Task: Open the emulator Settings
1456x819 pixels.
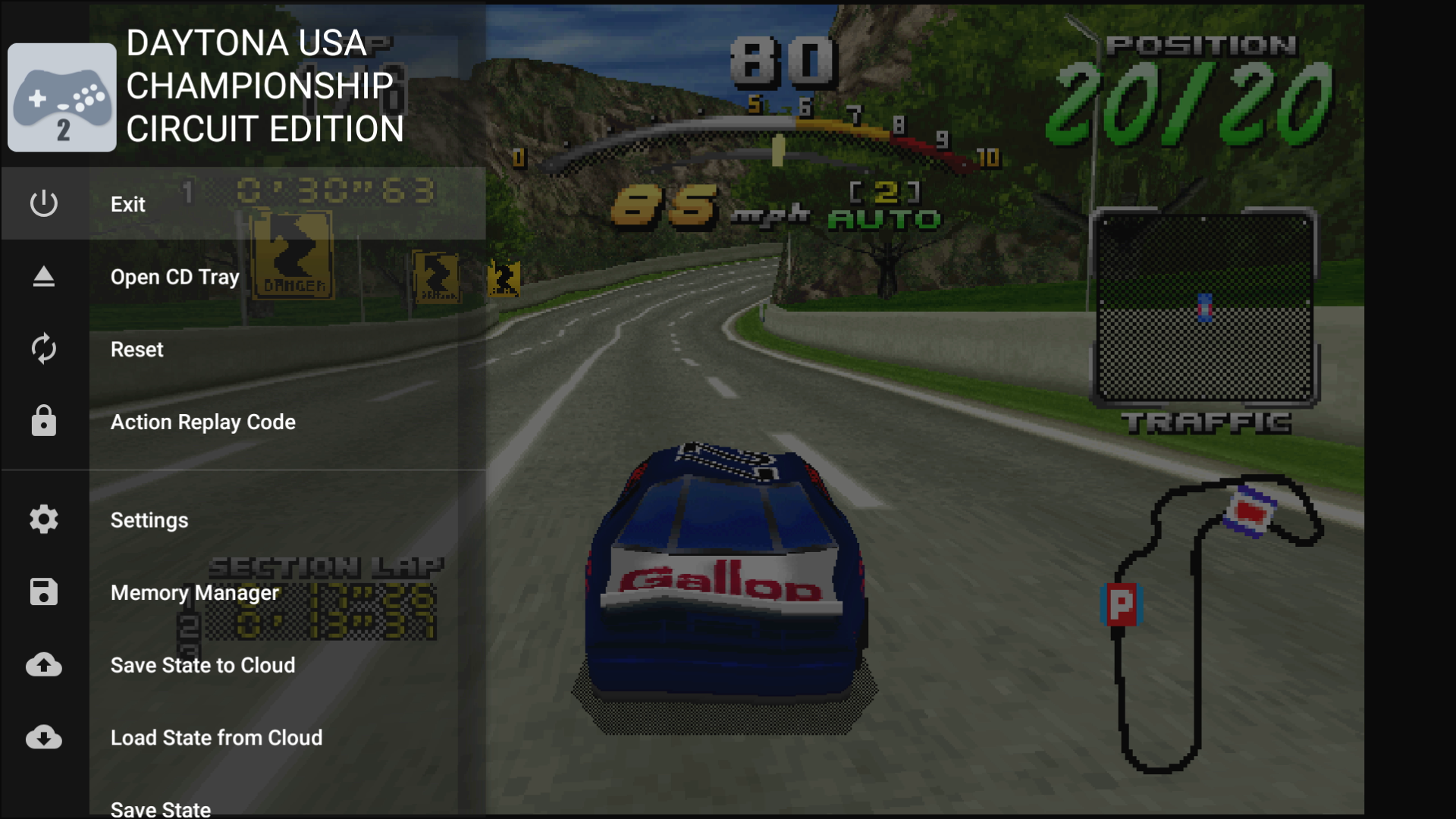Action: 149,520
